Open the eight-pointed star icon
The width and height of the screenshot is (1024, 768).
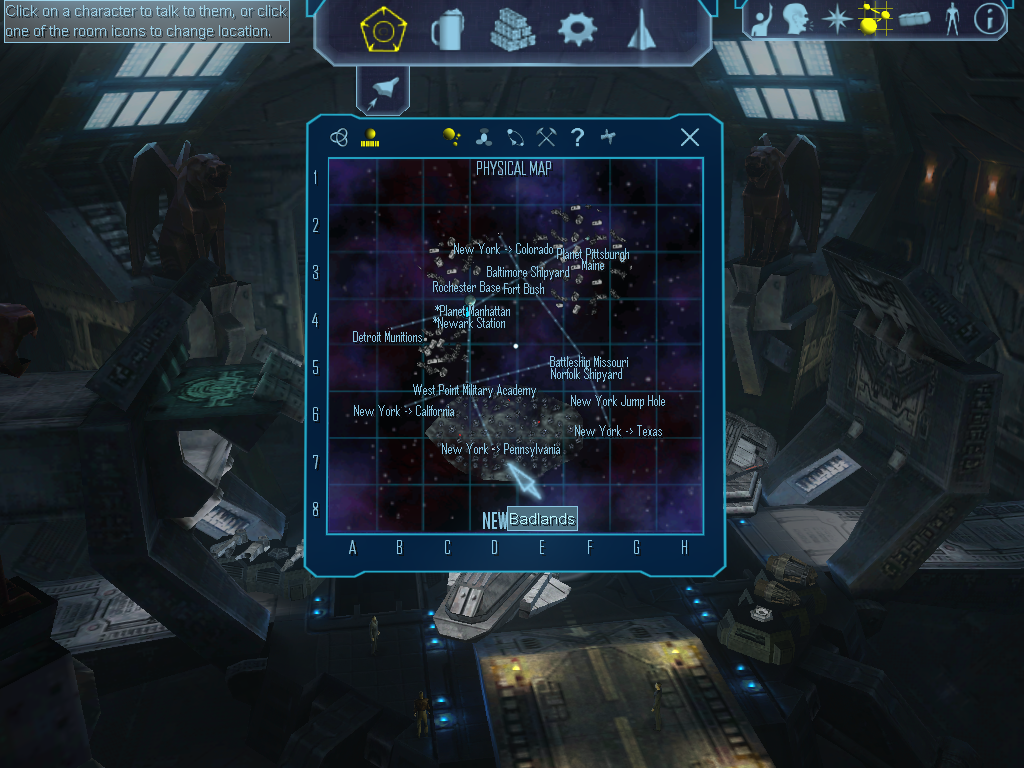coord(836,18)
